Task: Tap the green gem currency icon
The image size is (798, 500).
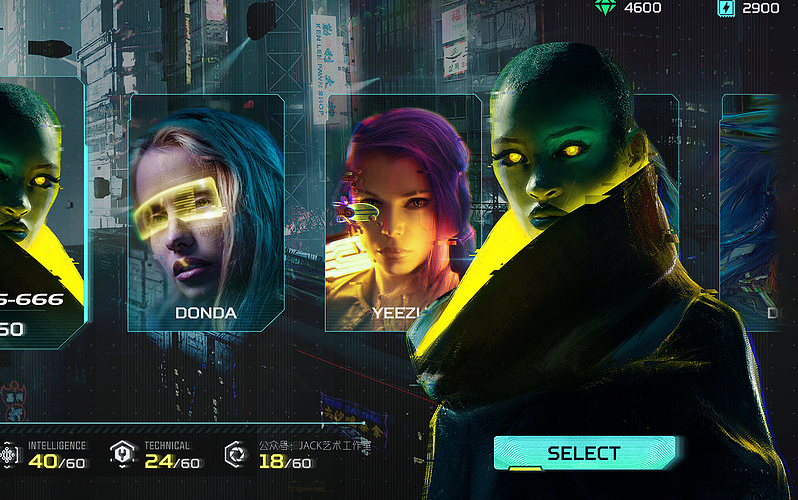Action: (605, 8)
